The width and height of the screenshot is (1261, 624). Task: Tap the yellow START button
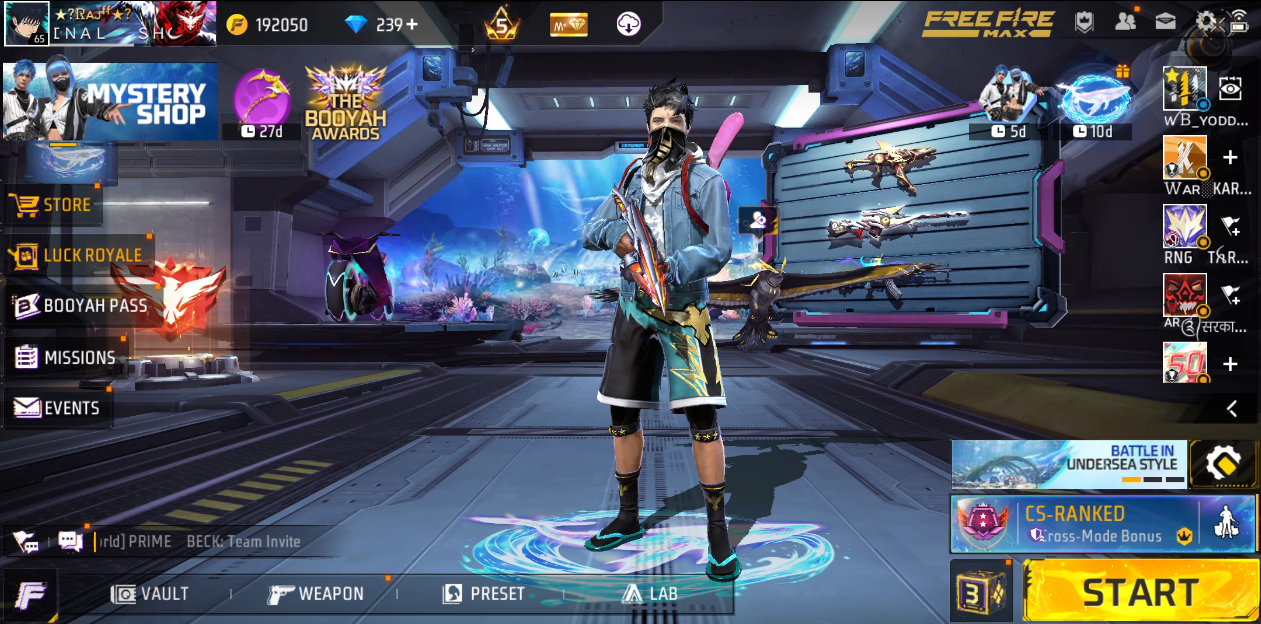point(1140,592)
